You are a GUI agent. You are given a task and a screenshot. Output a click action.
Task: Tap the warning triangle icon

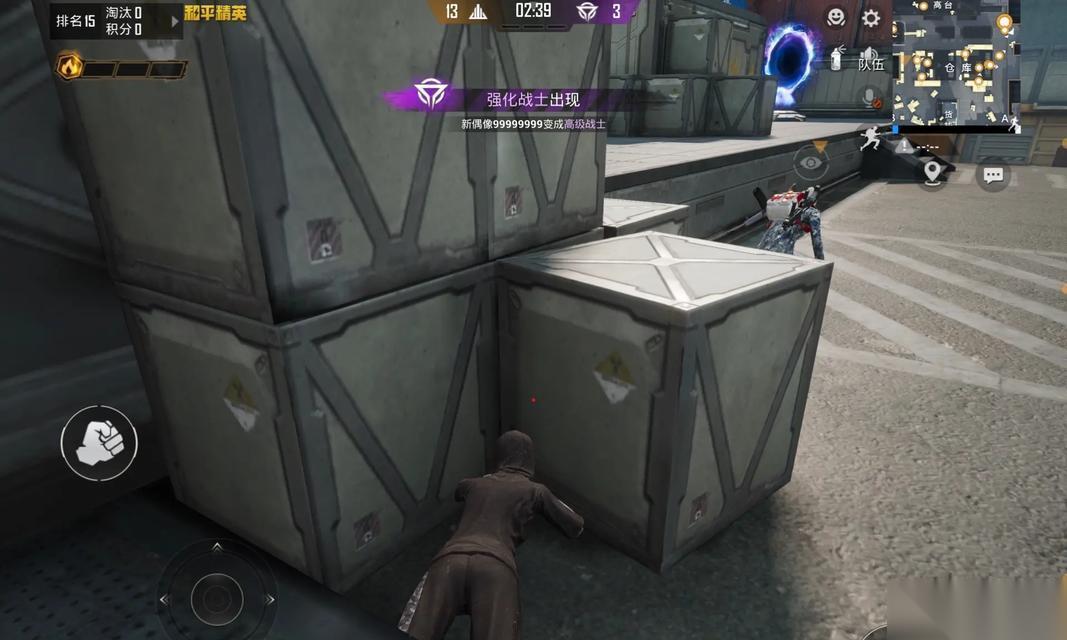[904, 146]
